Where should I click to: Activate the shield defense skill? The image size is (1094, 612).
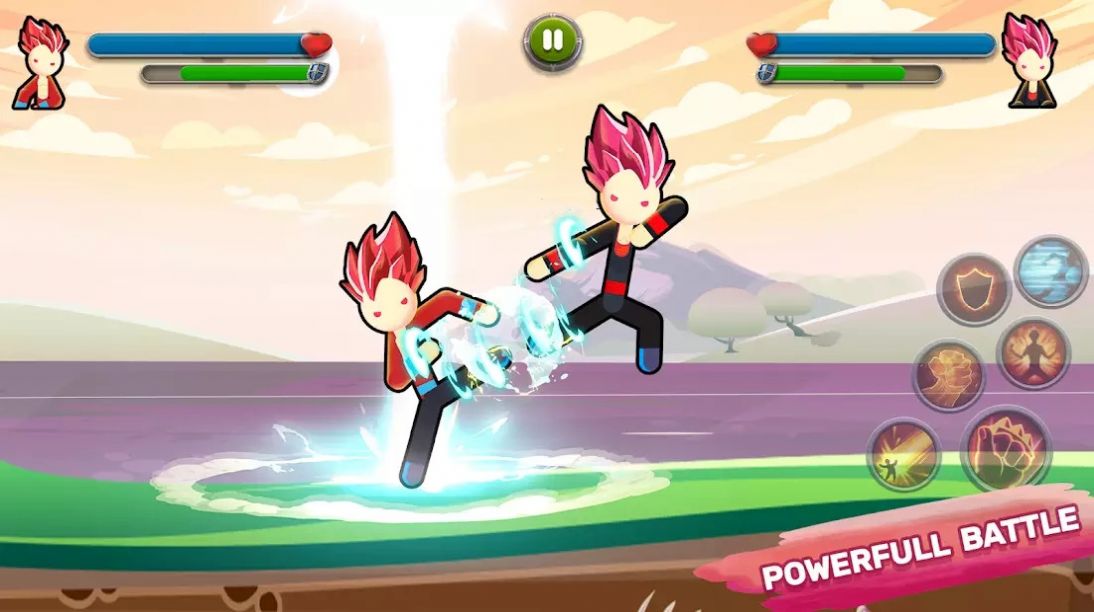coord(974,288)
